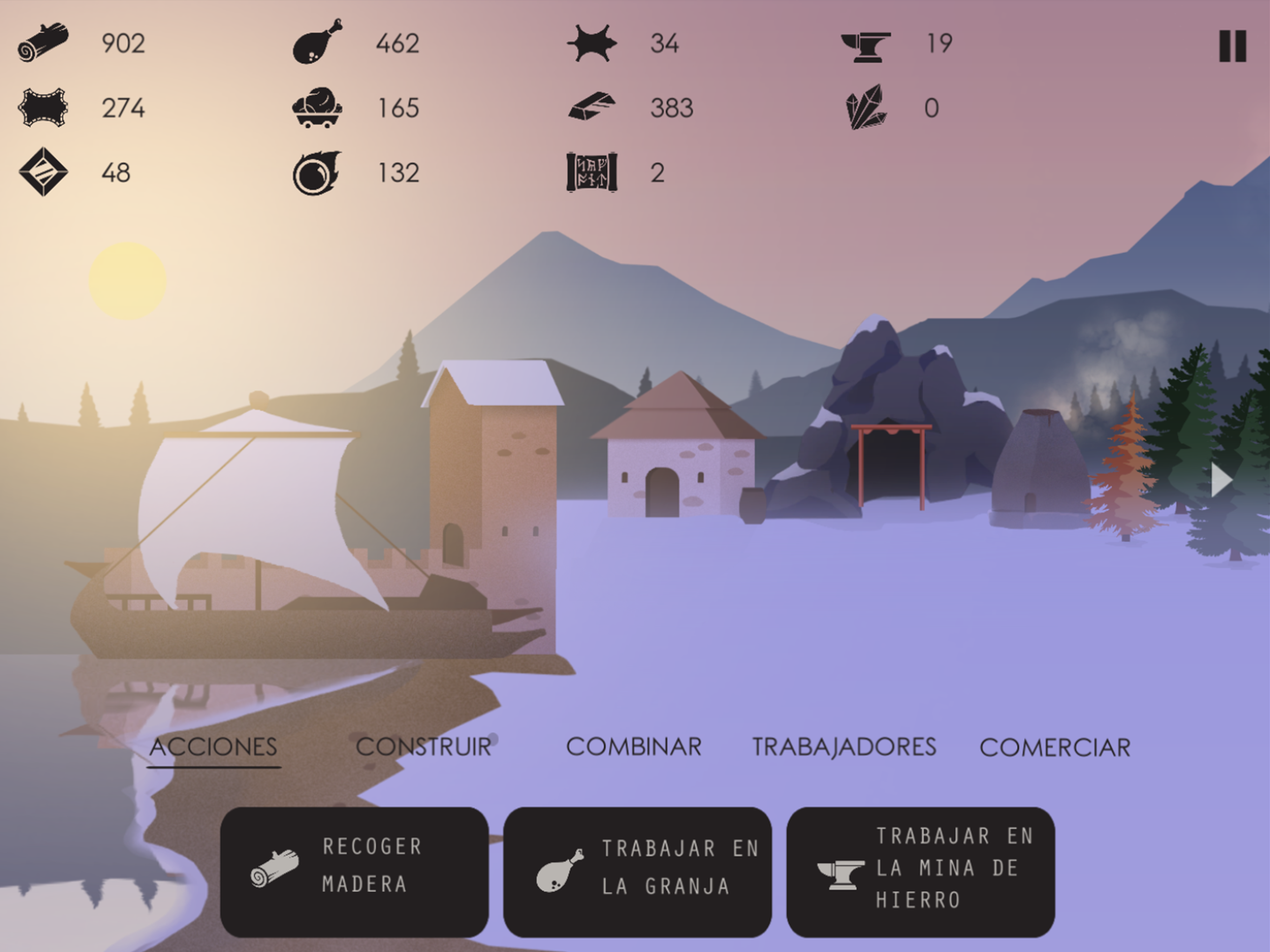
Task: Show the Trabajadores tab
Action: [x=844, y=747]
